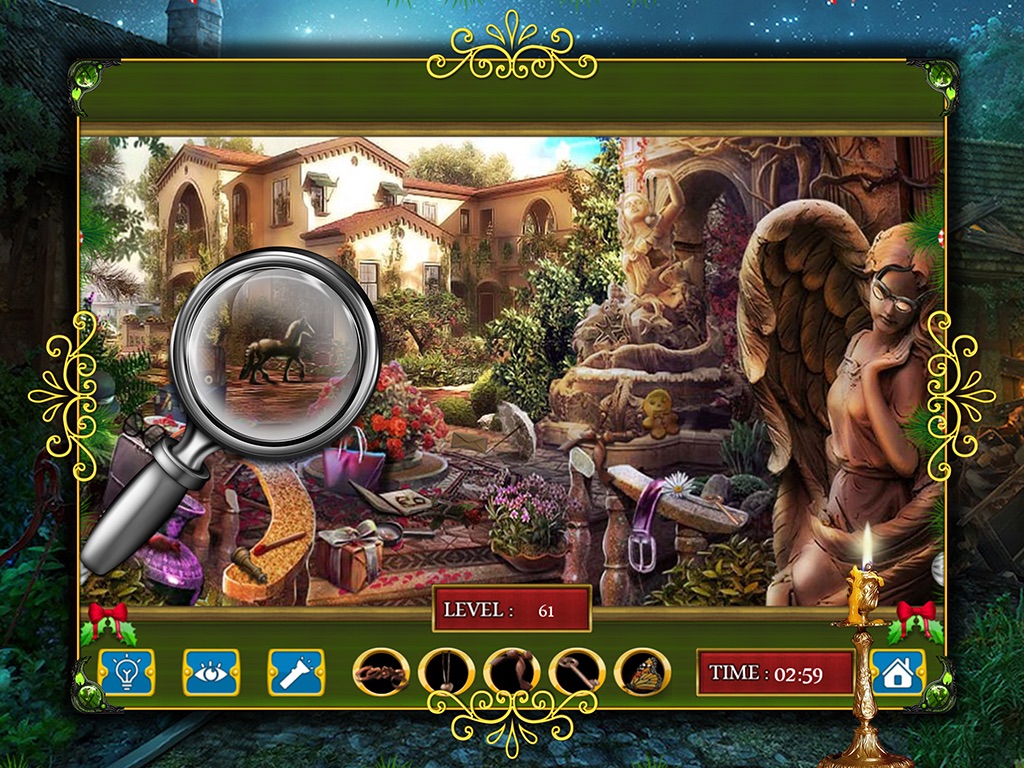
Task: Turn on the flashlight tool
Action: pos(296,672)
